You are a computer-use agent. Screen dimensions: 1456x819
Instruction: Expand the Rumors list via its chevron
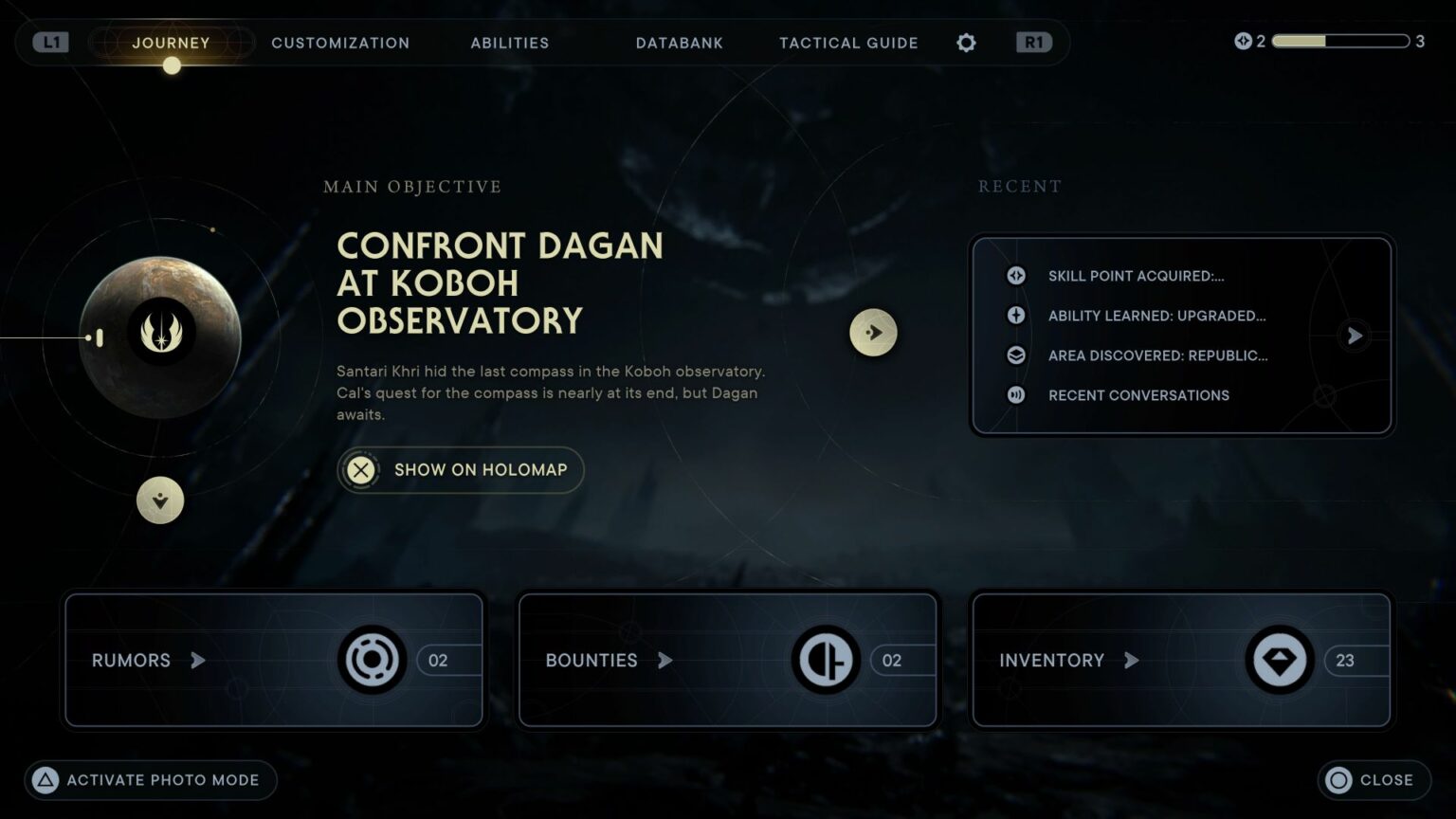[x=199, y=661]
